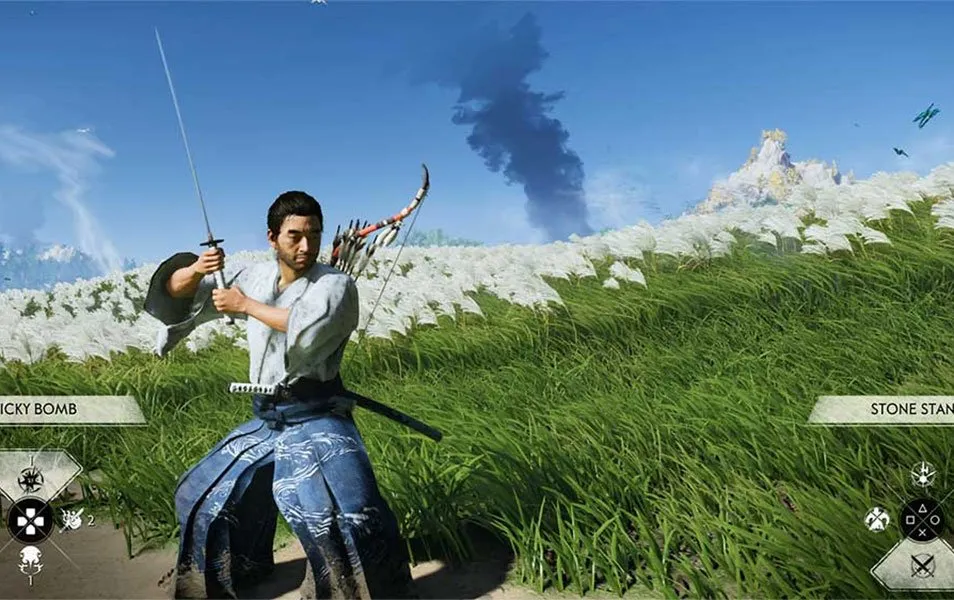Activate the crossed swords Stone Stance icon
The width and height of the screenshot is (954, 600).
(x=922, y=564)
